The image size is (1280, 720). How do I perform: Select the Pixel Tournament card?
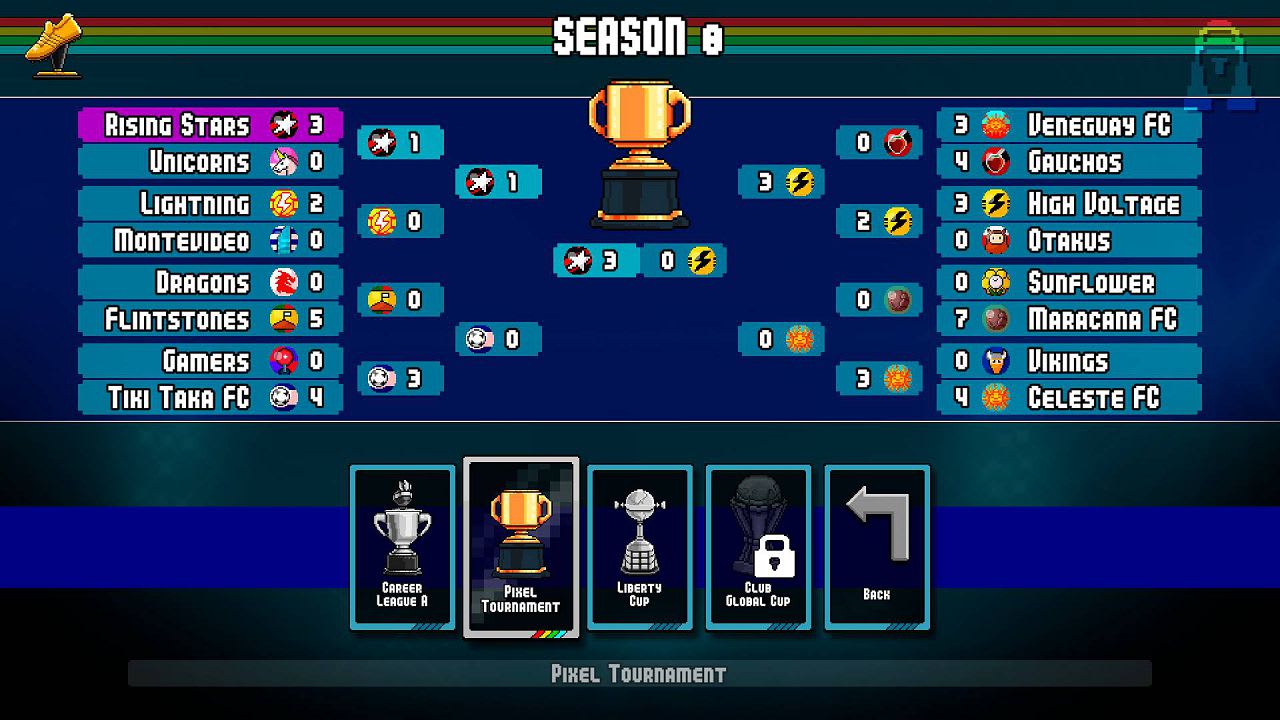pyautogui.click(x=520, y=545)
